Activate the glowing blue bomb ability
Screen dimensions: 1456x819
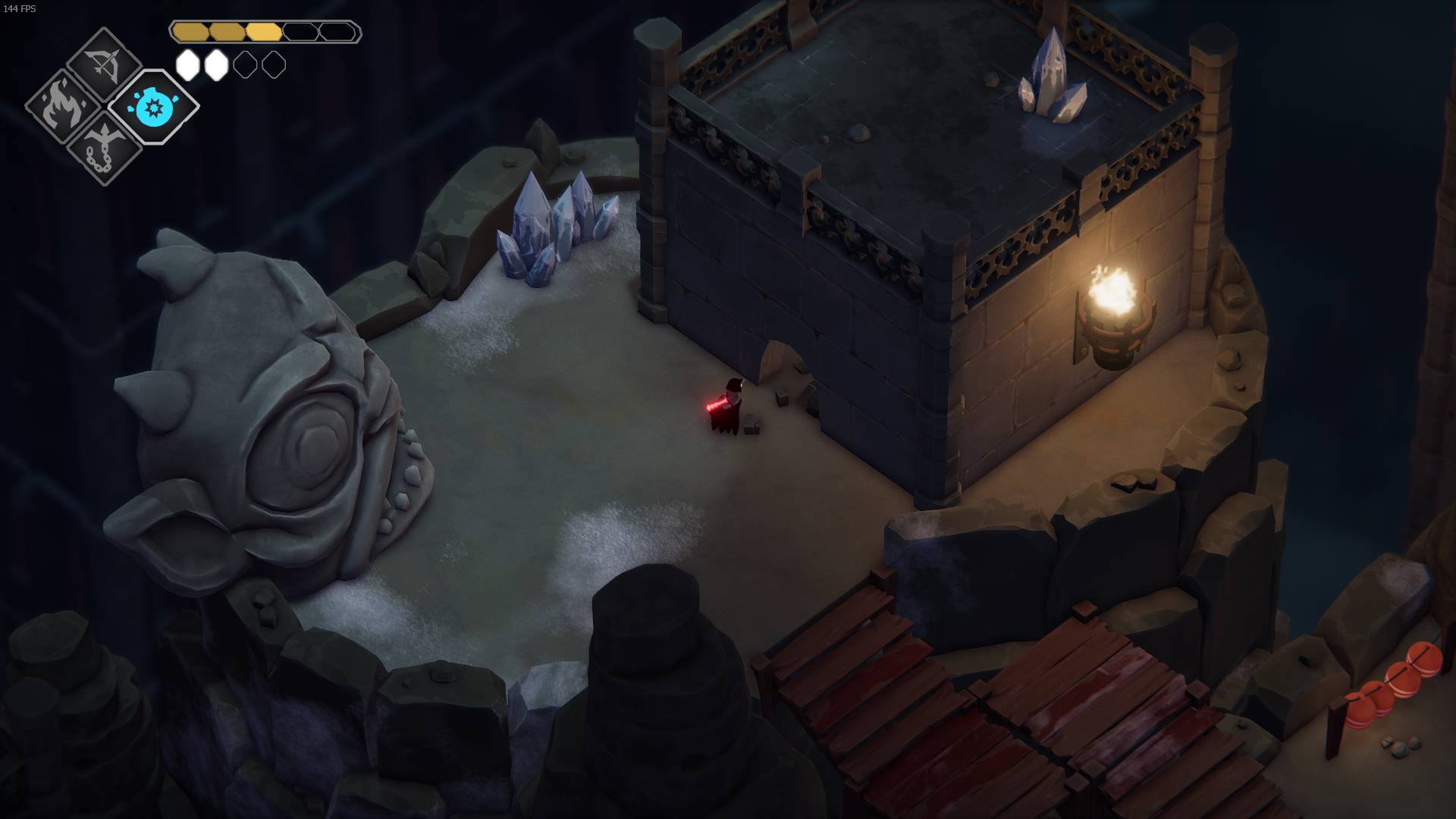[x=153, y=107]
